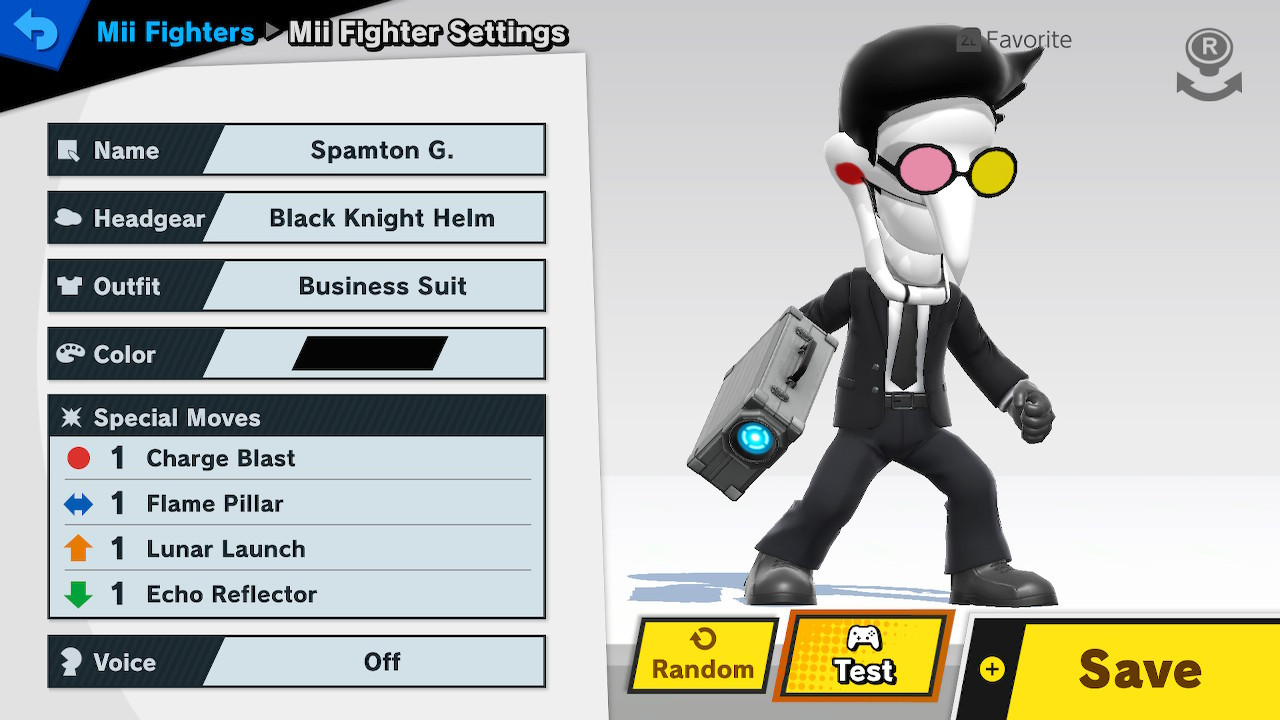Select the Headgear cloud icon
Image resolution: width=1280 pixels, height=720 pixels.
(x=70, y=219)
